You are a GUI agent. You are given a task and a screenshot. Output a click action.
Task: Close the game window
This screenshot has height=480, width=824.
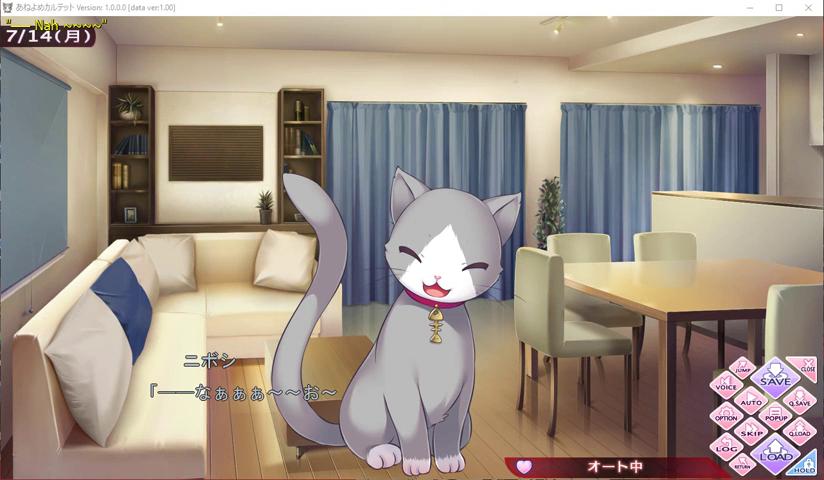[x=809, y=7]
